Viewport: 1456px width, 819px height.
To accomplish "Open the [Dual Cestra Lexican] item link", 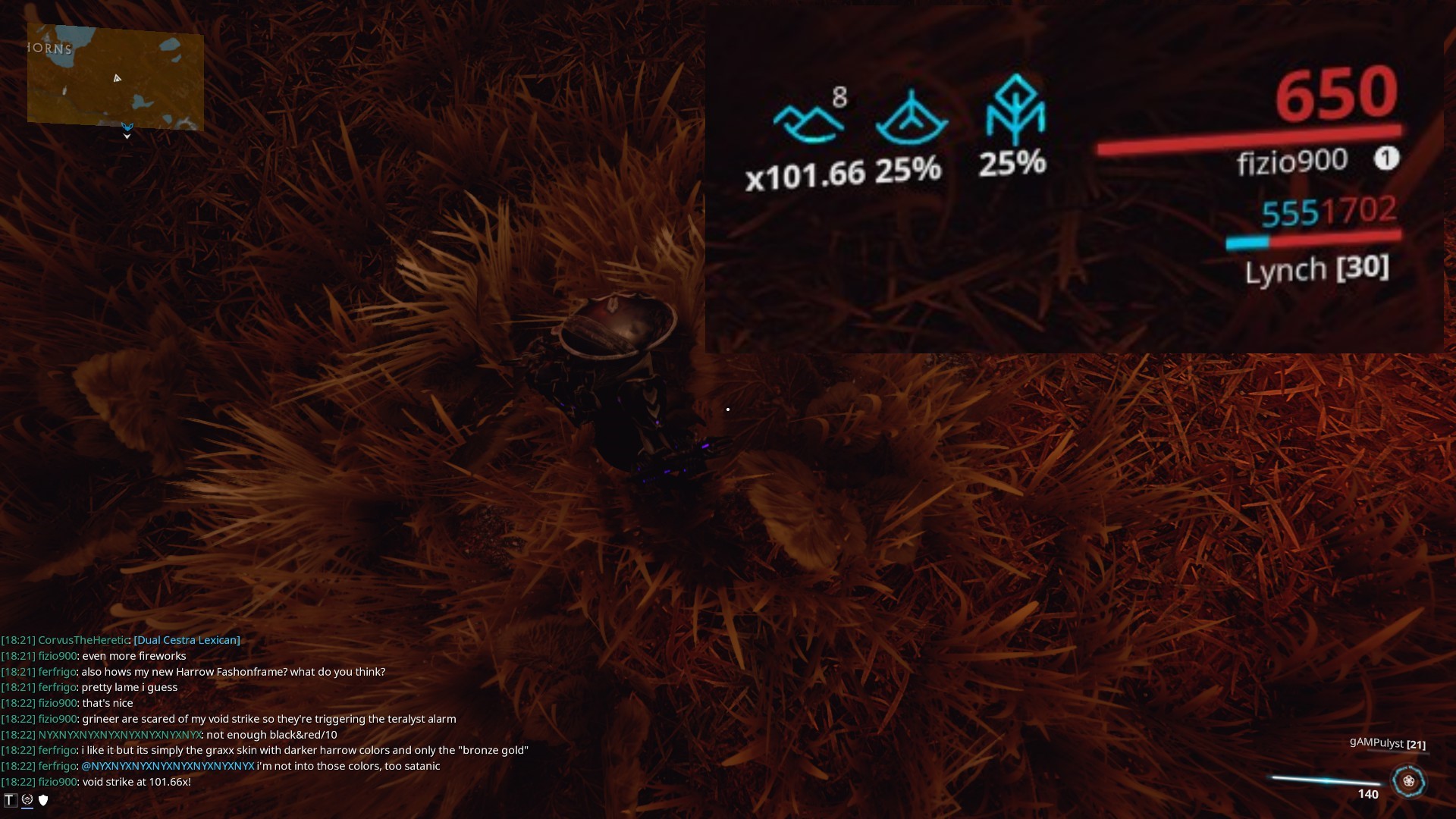I will tap(186, 639).
